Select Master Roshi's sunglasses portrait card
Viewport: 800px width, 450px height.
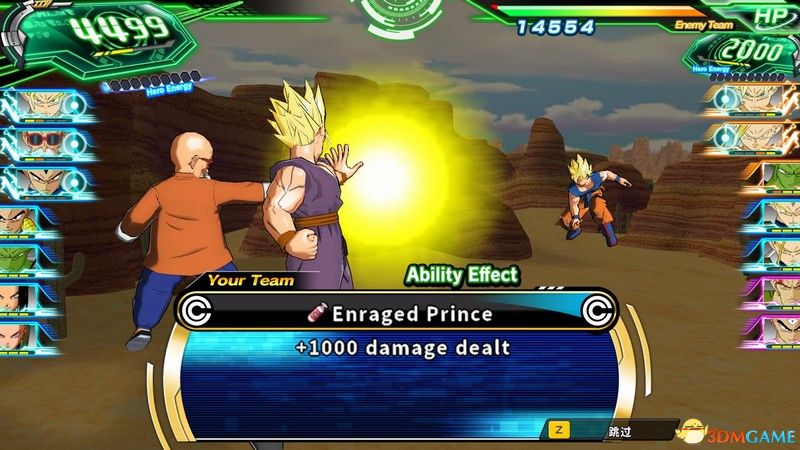pos(38,142)
